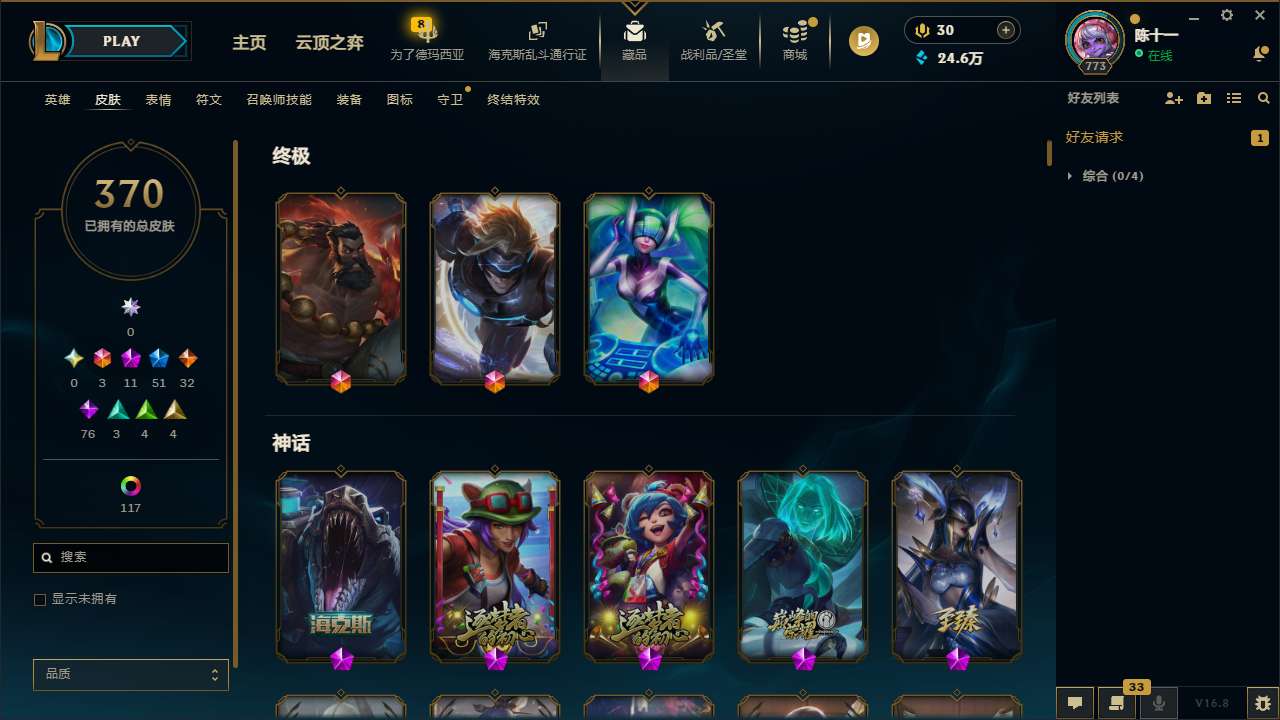Open the friends list search icon

click(x=1264, y=98)
